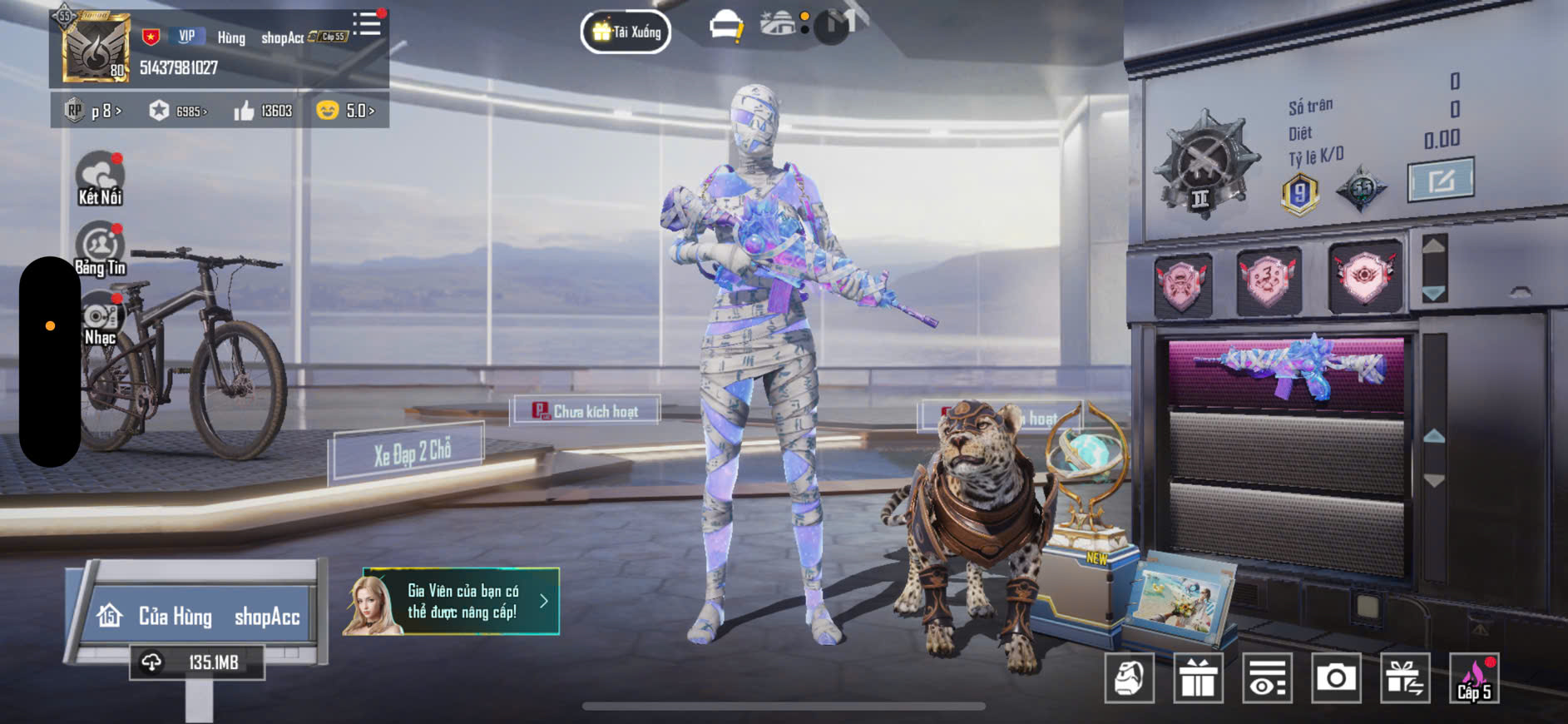
Task: Open the player profile avatar
Action: [96, 48]
